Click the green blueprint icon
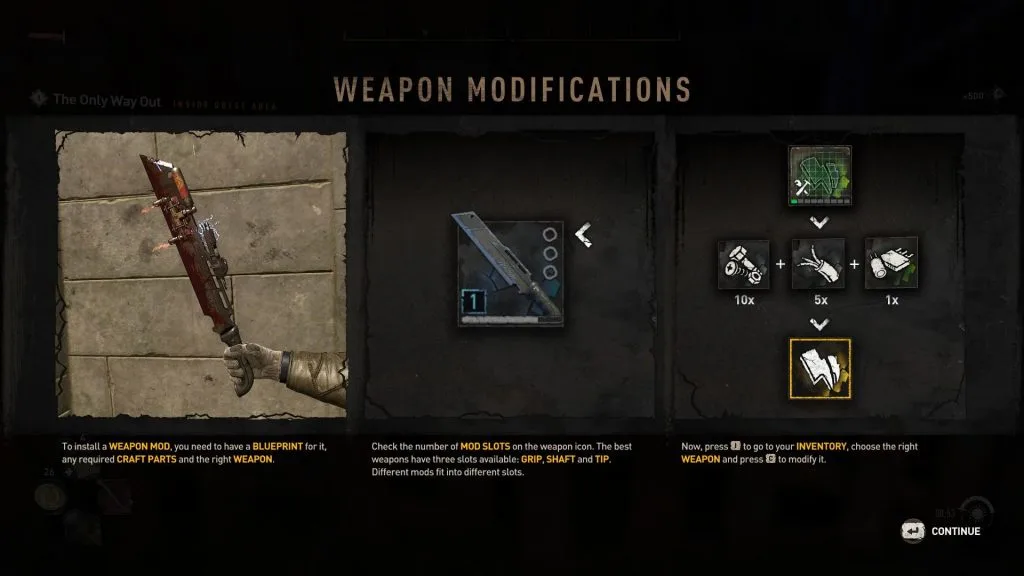The height and width of the screenshot is (576, 1024). pyautogui.click(x=818, y=175)
